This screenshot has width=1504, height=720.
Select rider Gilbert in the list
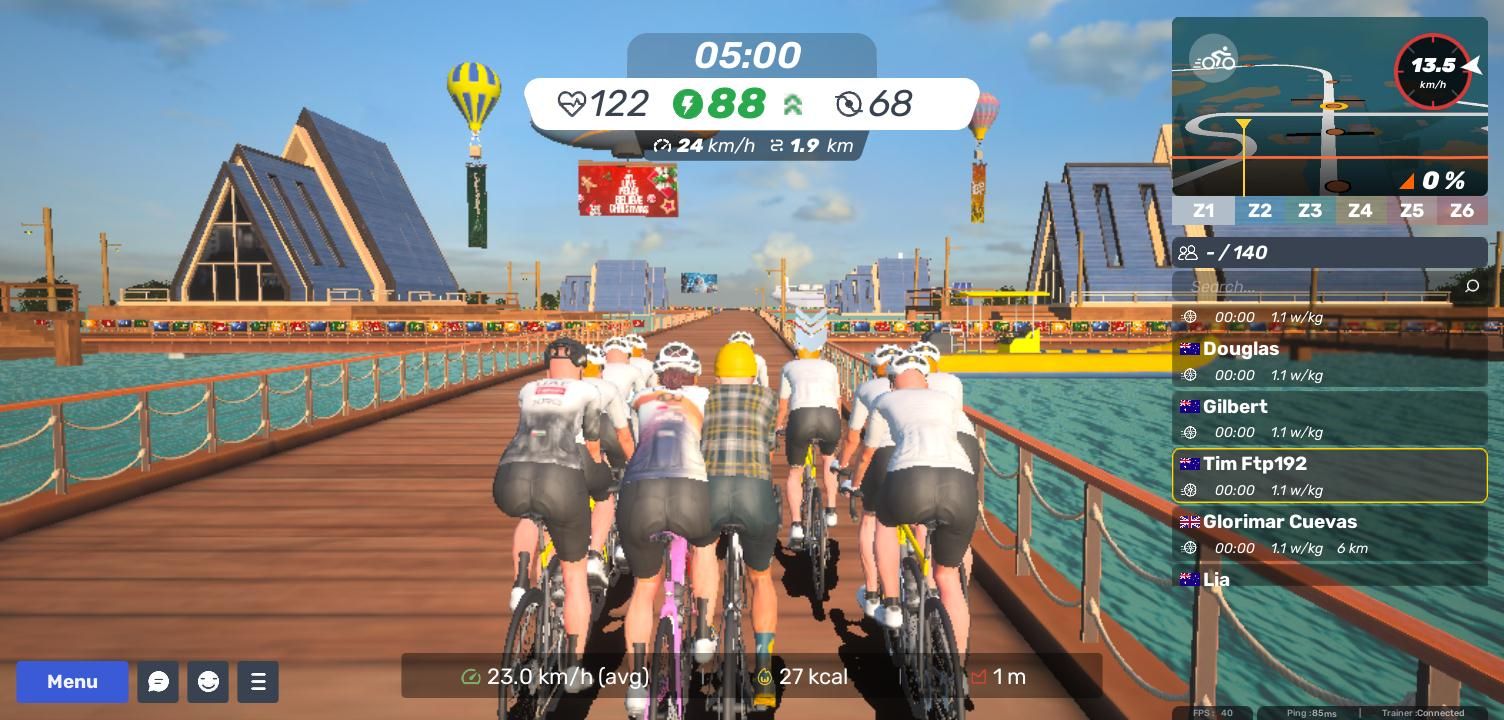(1329, 419)
